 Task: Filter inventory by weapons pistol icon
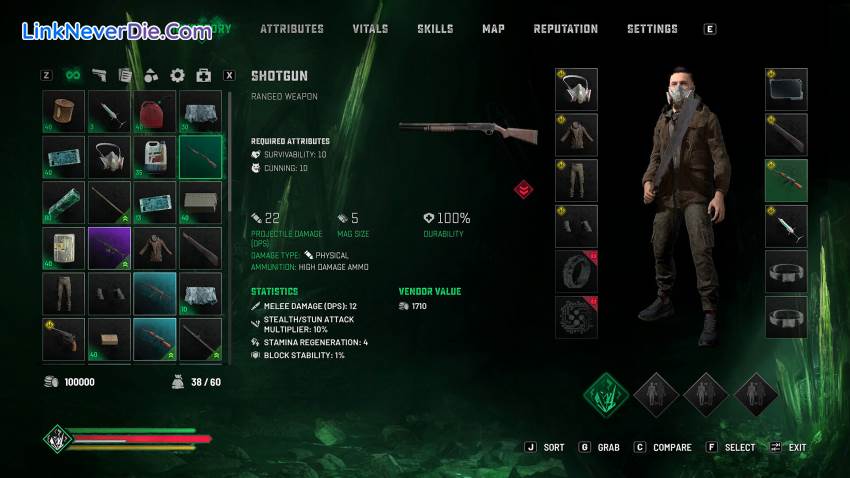[x=99, y=75]
